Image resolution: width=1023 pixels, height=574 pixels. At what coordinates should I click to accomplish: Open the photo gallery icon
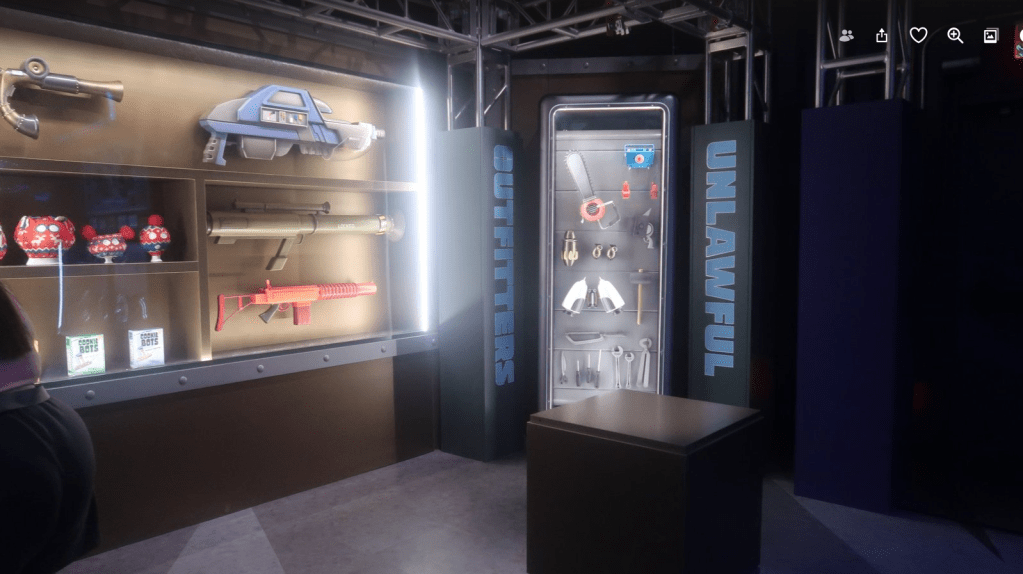(991, 36)
